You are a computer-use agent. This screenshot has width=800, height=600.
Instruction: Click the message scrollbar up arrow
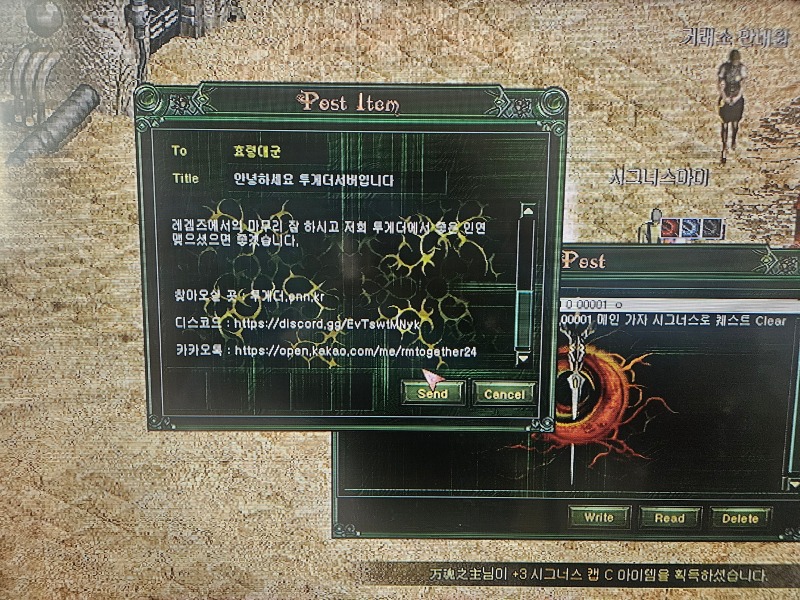pyautogui.click(x=526, y=211)
